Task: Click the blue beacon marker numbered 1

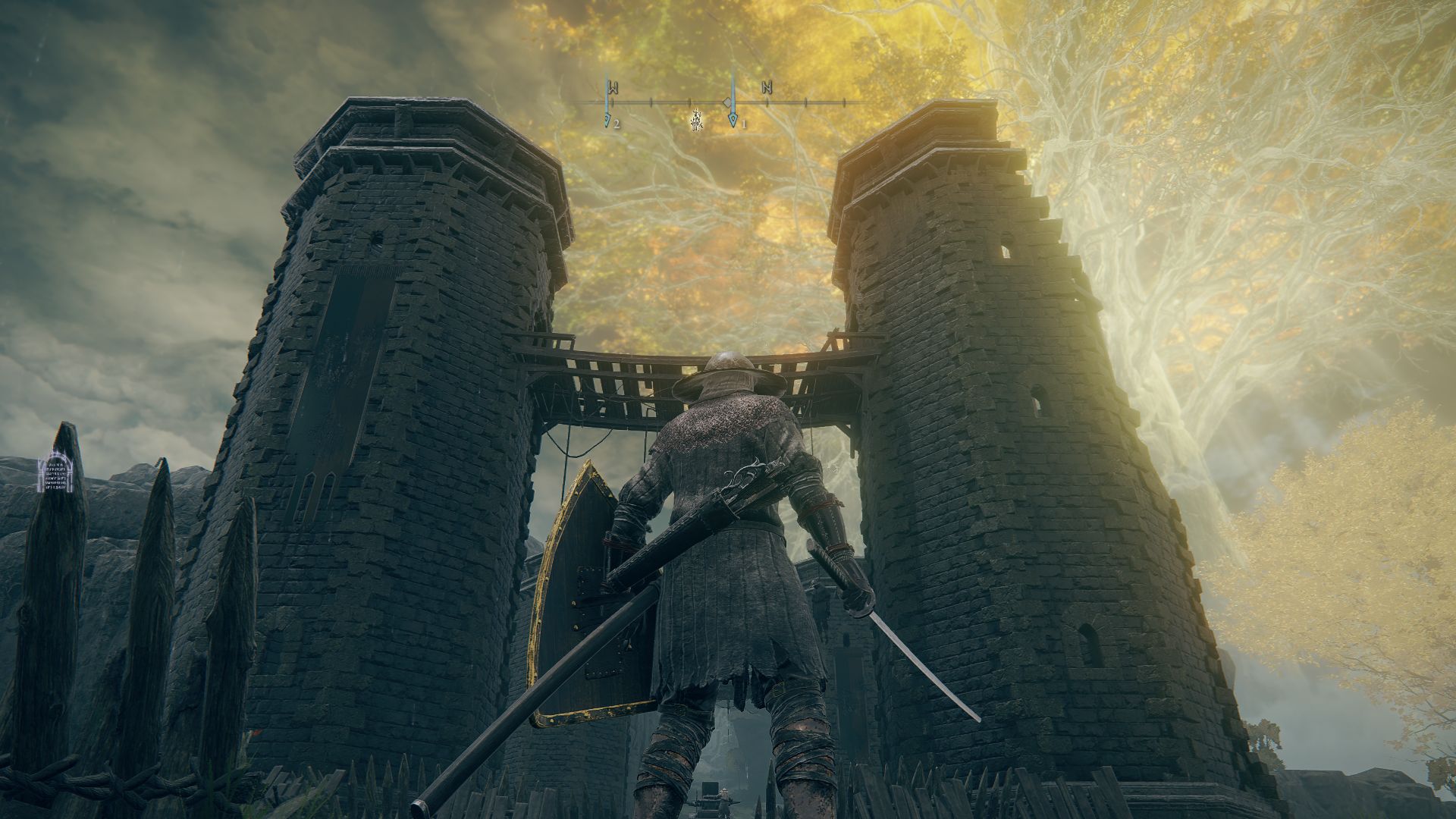Action: 733,119
